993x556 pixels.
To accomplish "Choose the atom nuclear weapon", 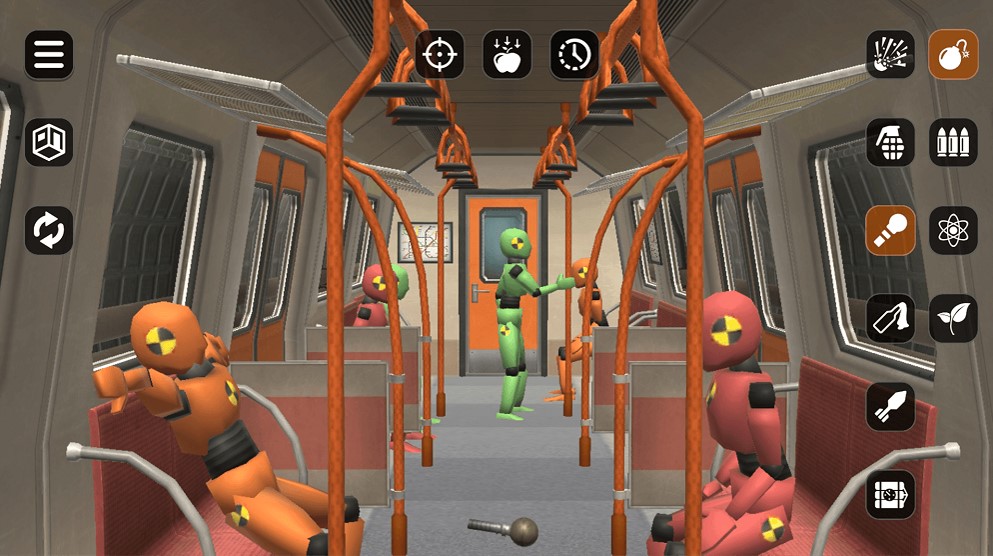I will point(953,230).
